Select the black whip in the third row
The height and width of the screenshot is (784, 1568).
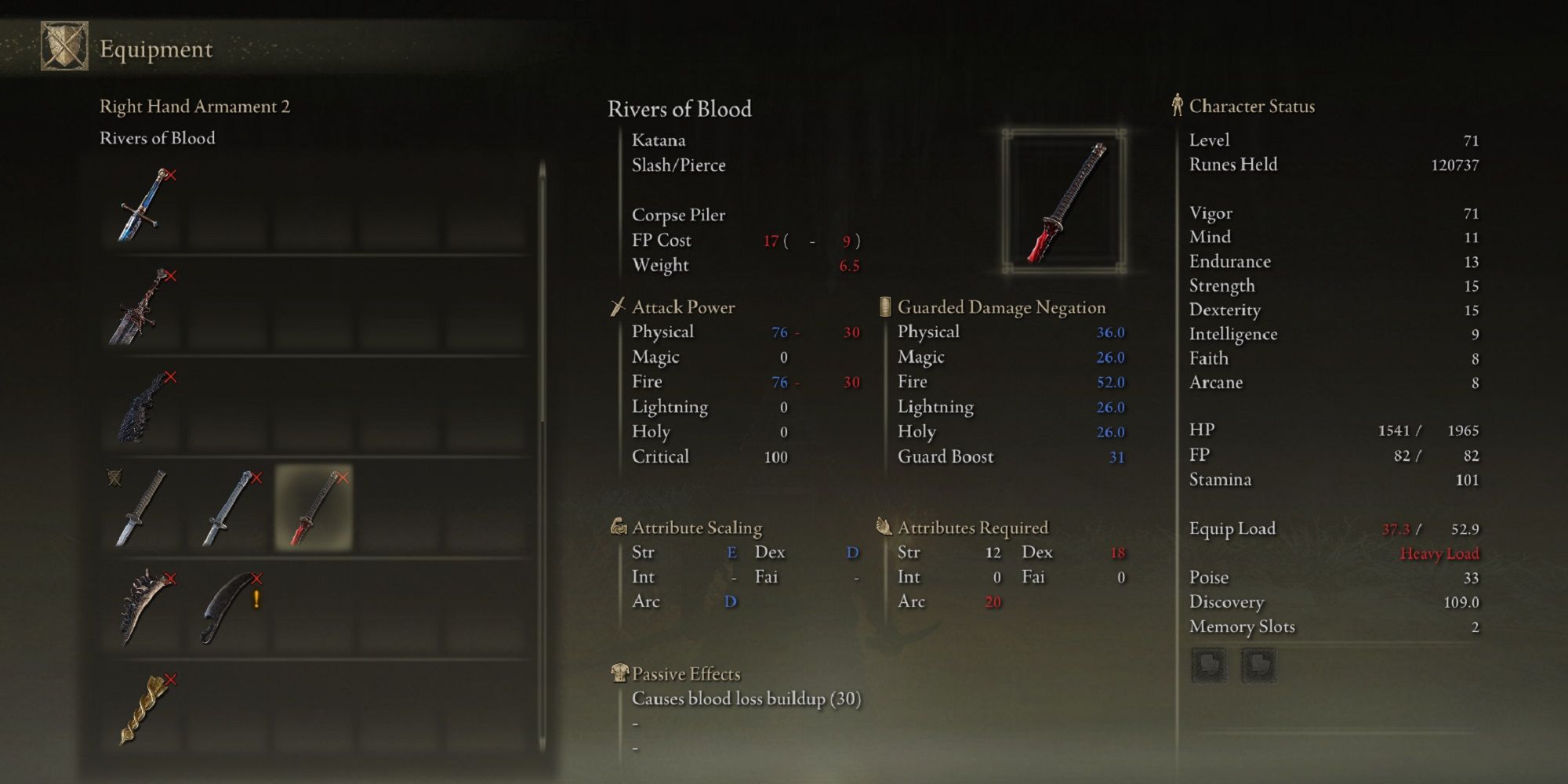pyautogui.click(x=138, y=408)
